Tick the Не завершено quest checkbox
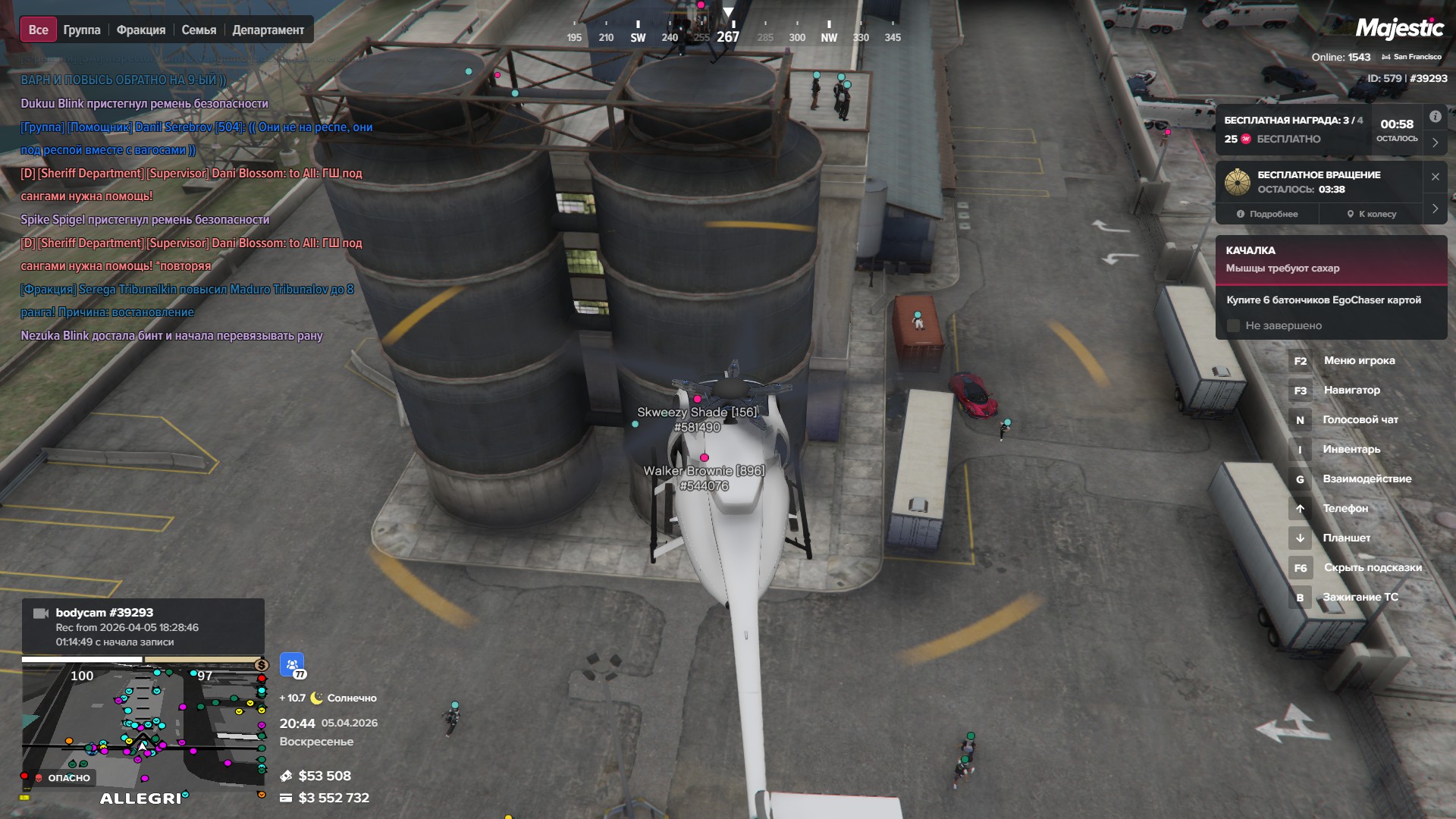 tap(1233, 326)
